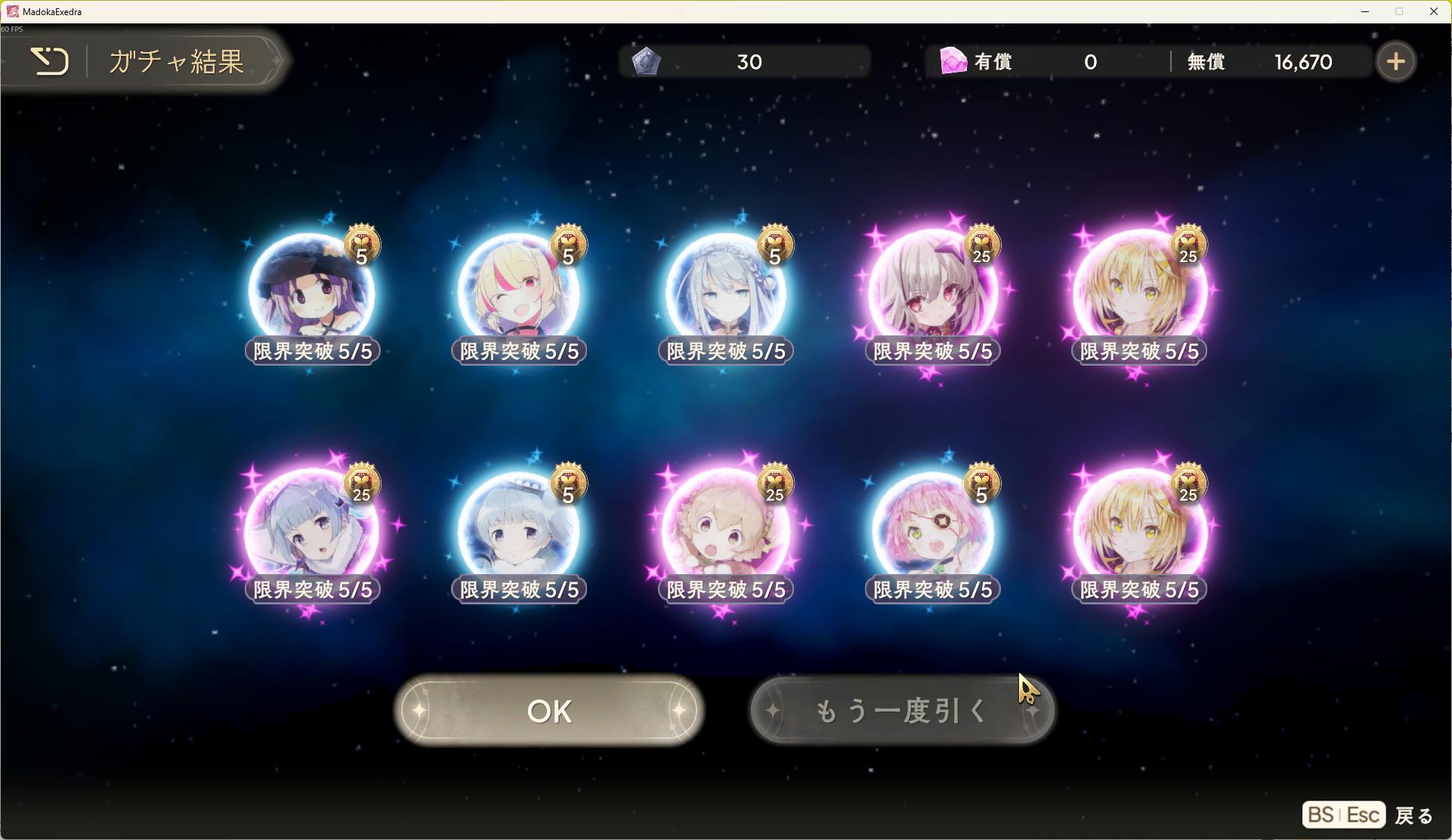This screenshot has height=840, width=1452.
Task: Minimize the MadokaExedra window
Action: tap(1365, 11)
